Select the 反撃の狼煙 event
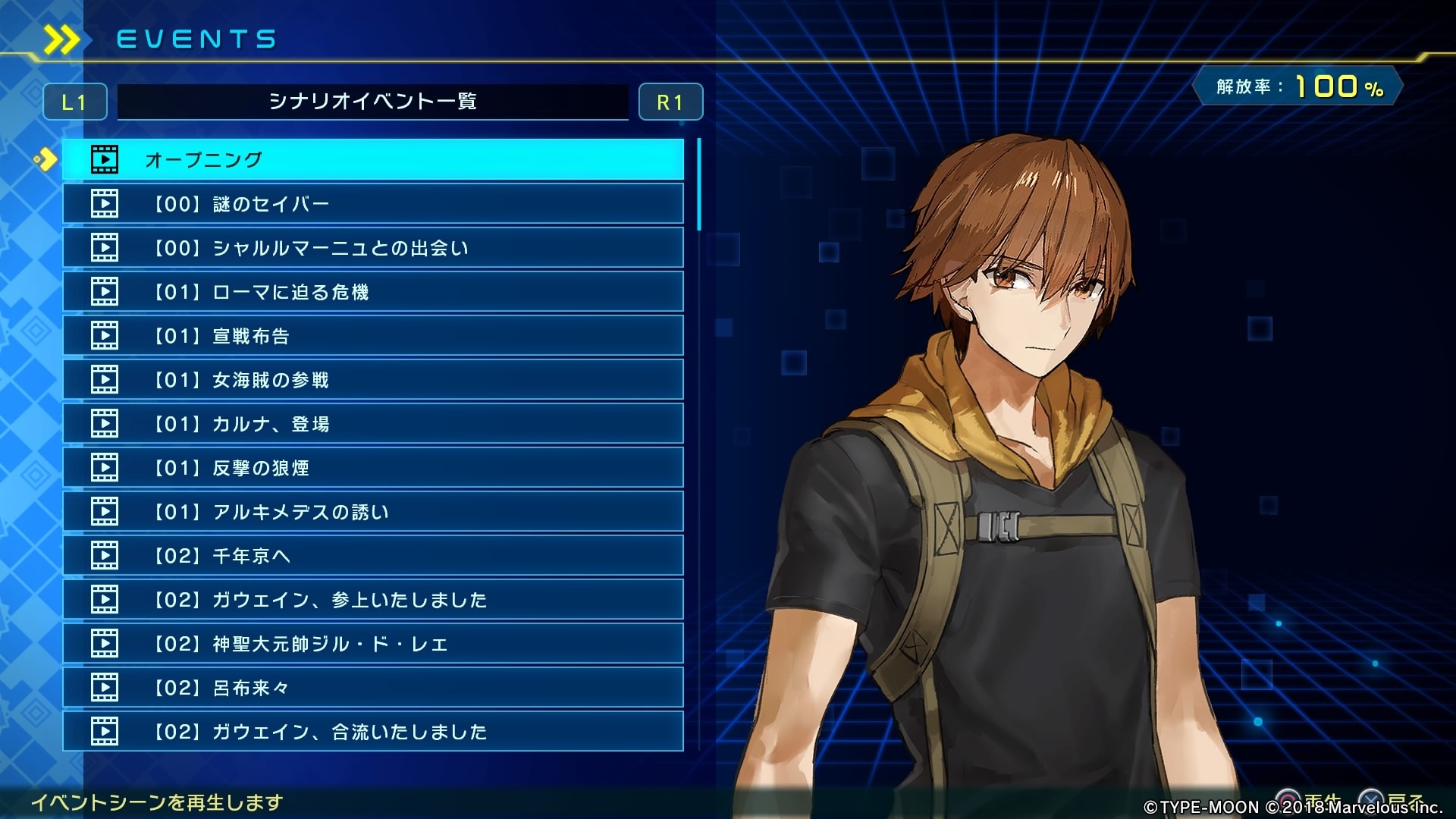 [x=372, y=467]
